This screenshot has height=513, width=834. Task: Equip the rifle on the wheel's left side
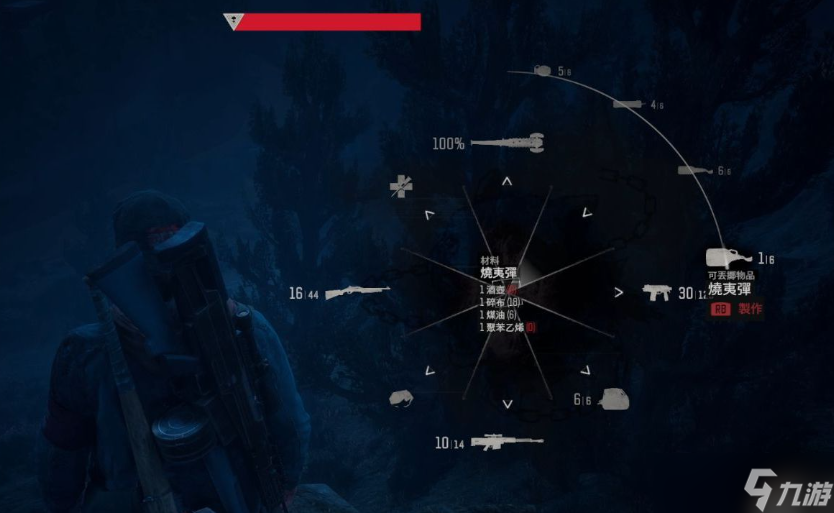pyautogui.click(x=355, y=292)
